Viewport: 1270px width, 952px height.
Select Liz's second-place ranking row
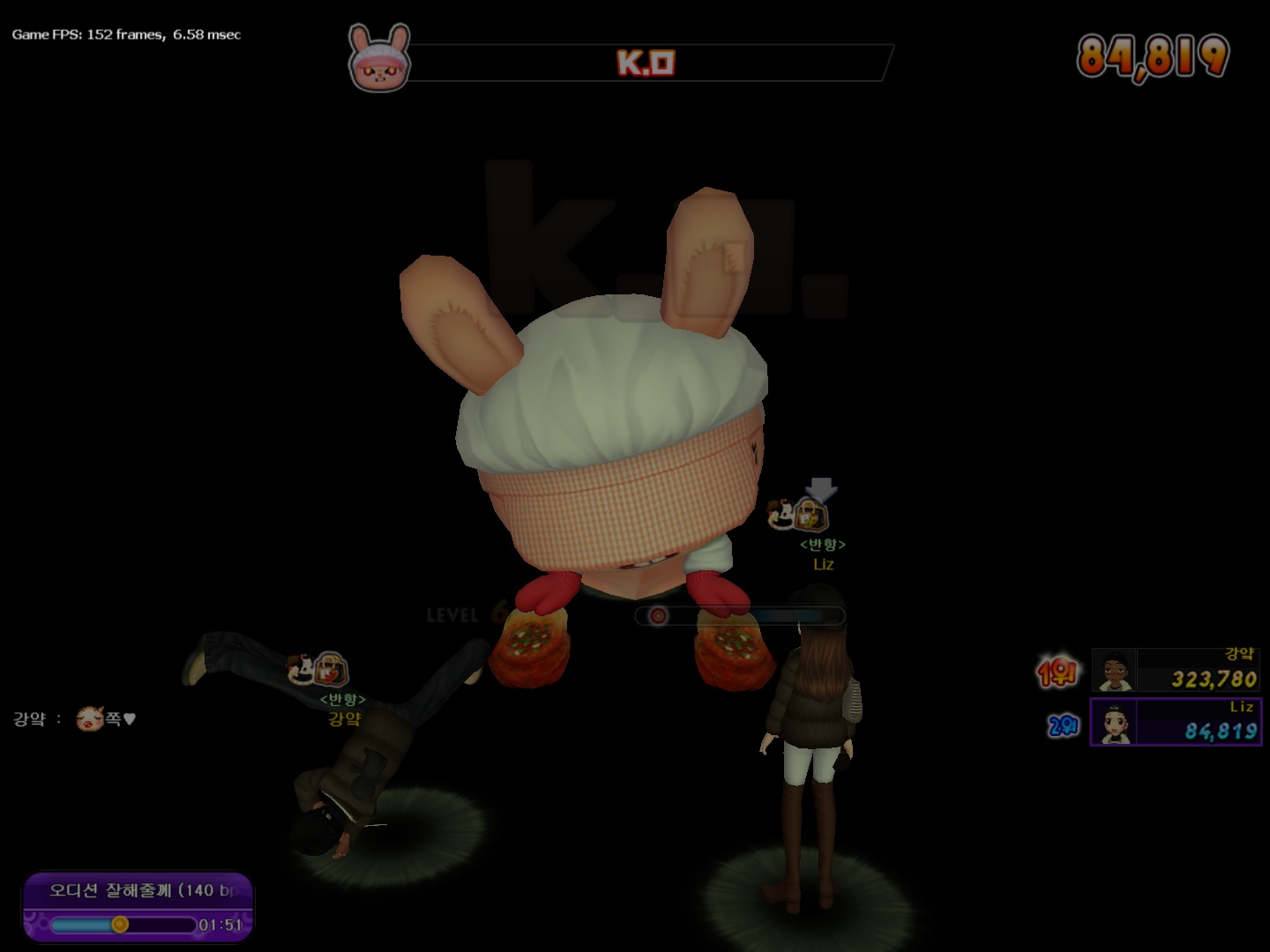1175,722
